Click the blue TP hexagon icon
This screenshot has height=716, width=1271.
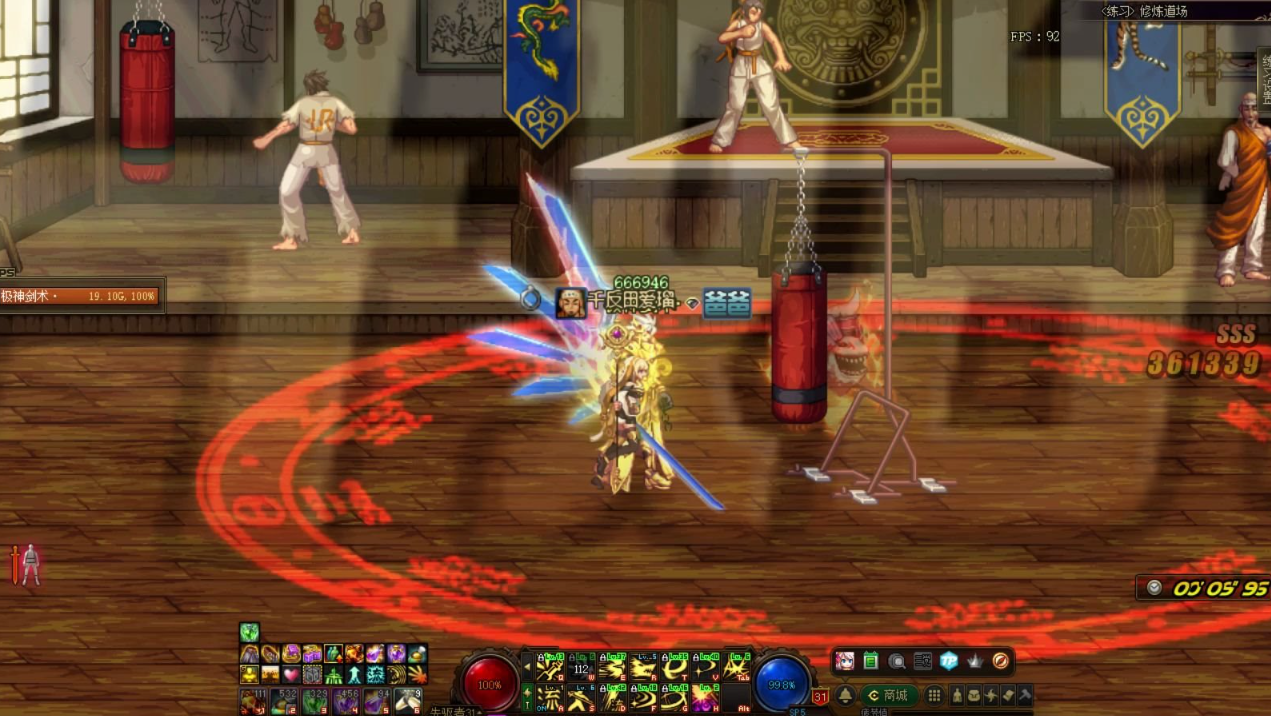(x=948, y=661)
